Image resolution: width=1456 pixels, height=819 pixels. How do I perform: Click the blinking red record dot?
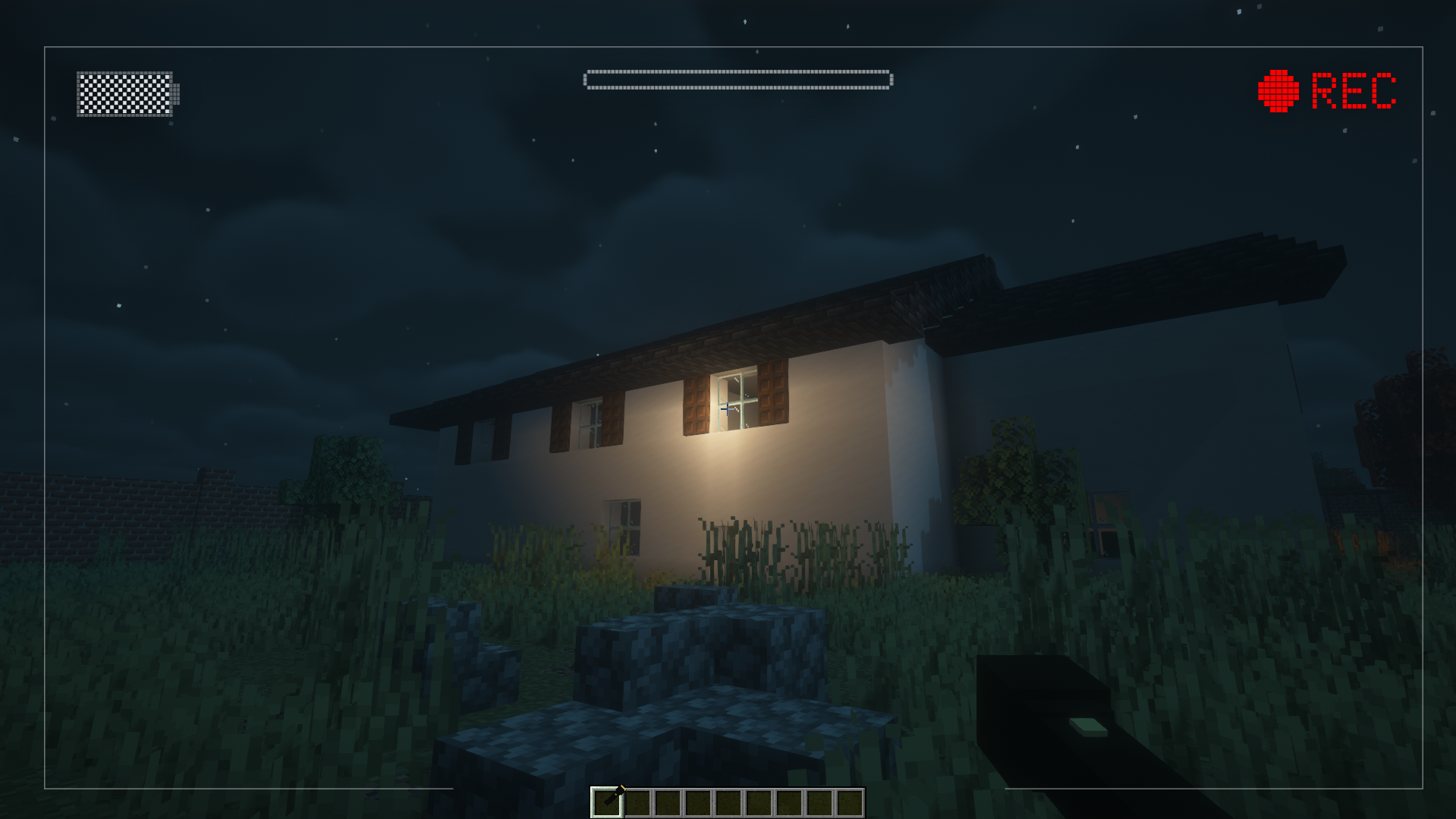click(1279, 93)
